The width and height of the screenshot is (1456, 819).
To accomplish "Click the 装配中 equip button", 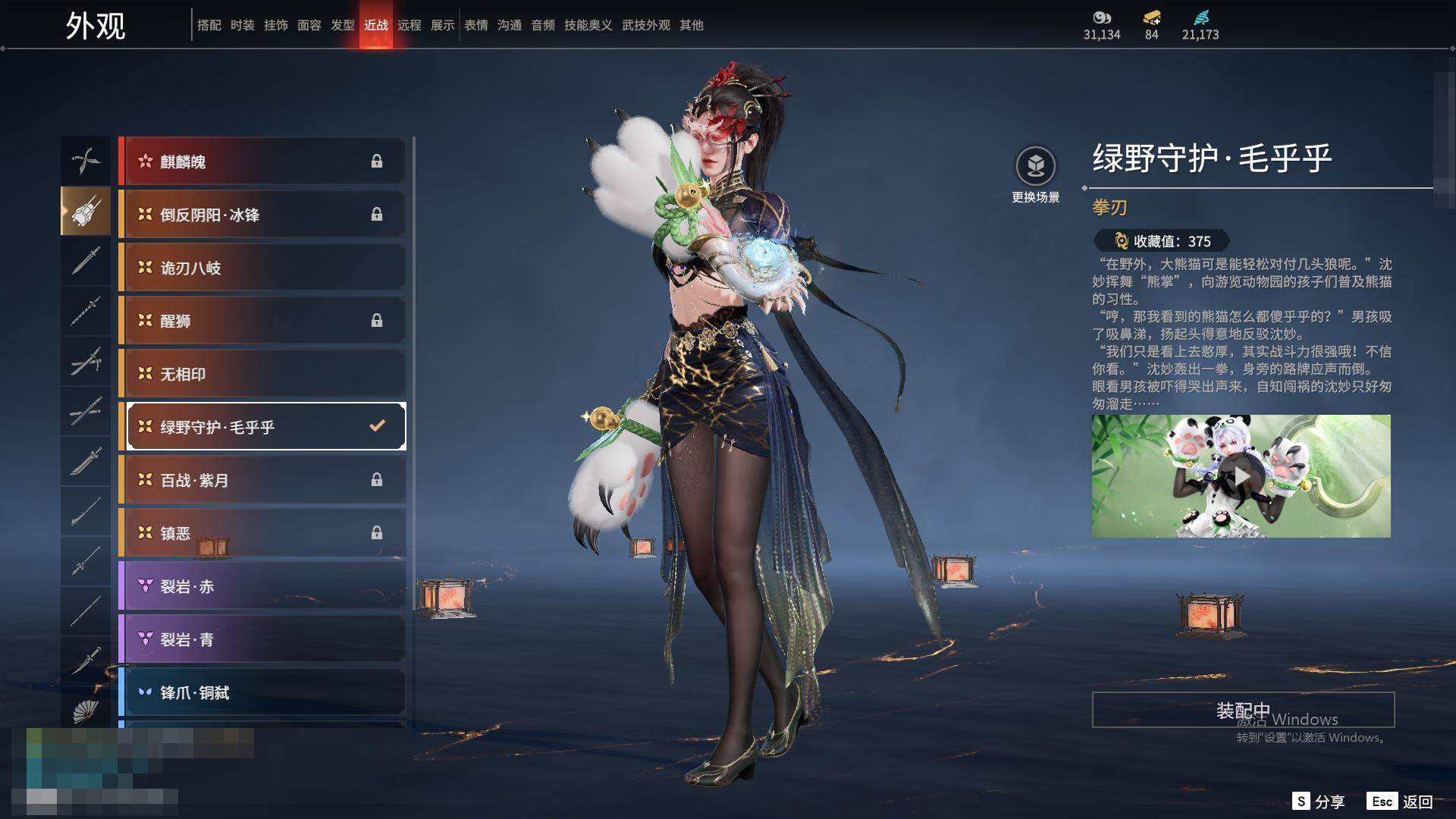I will coord(1243,711).
